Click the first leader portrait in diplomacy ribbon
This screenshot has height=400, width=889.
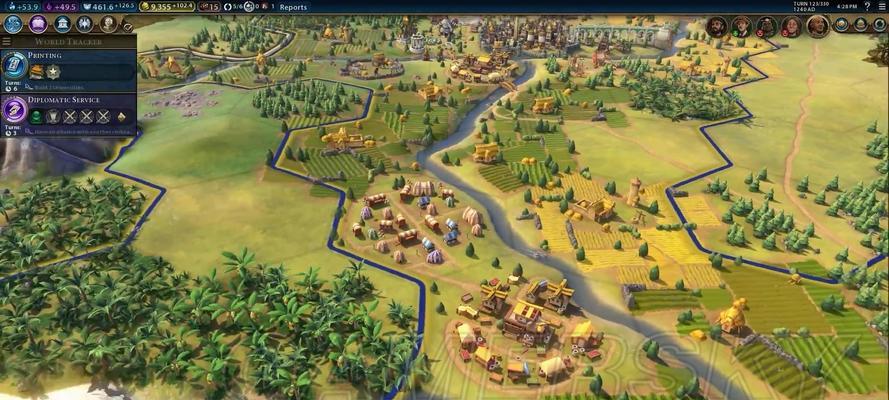(x=716, y=26)
